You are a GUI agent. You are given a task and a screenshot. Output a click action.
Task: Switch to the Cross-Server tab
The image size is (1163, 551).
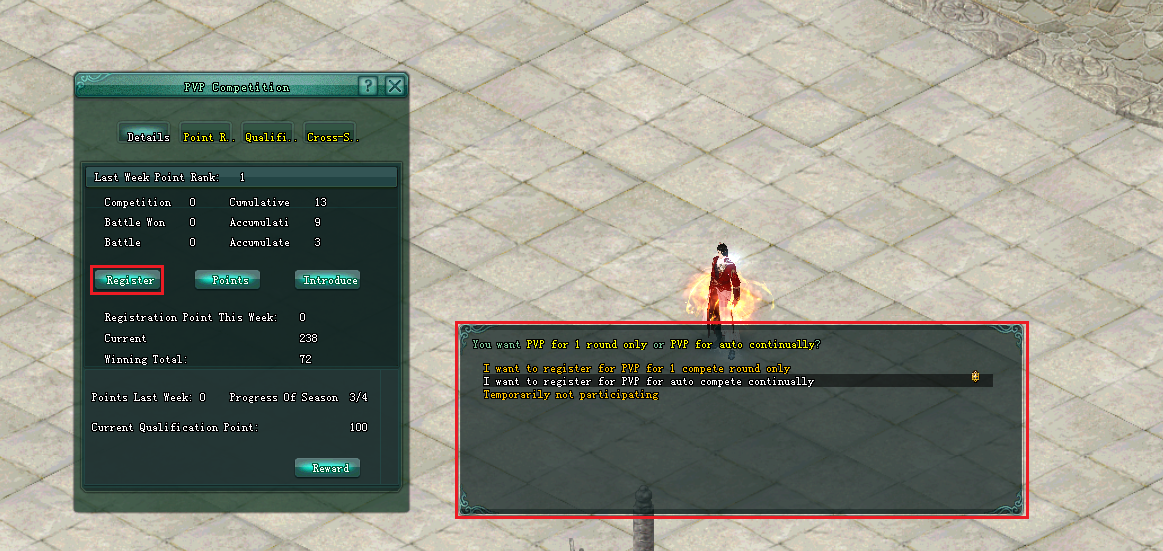tap(332, 136)
